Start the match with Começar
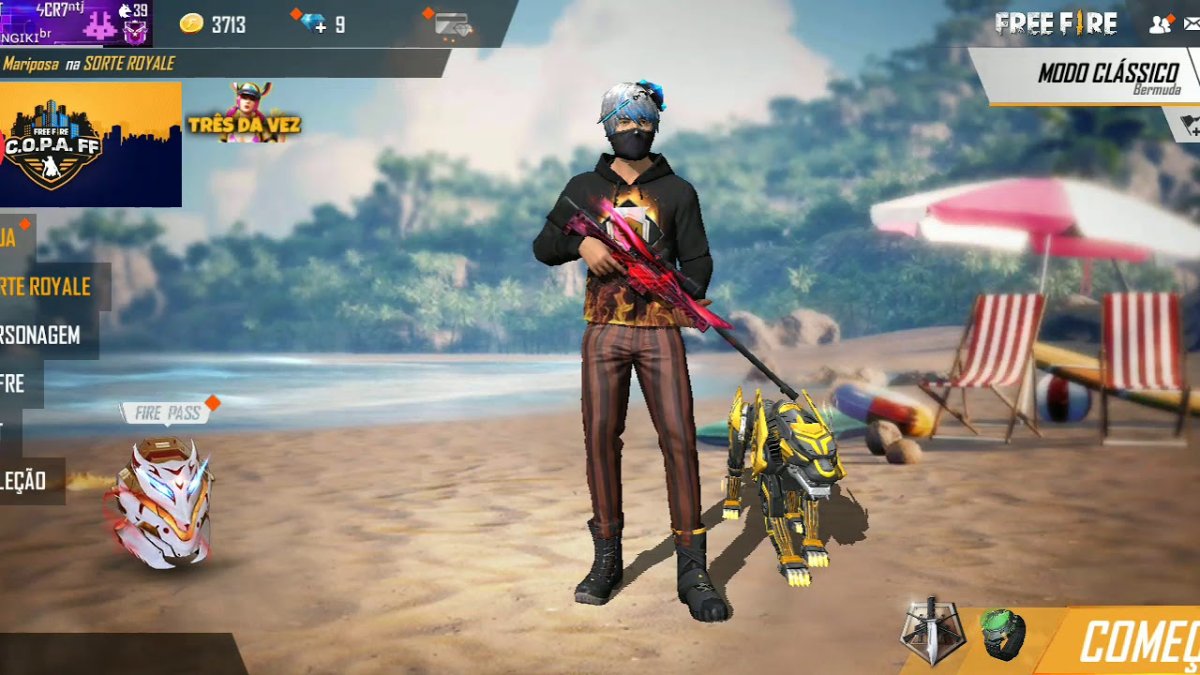This screenshot has width=1200, height=675. pos(1135,642)
